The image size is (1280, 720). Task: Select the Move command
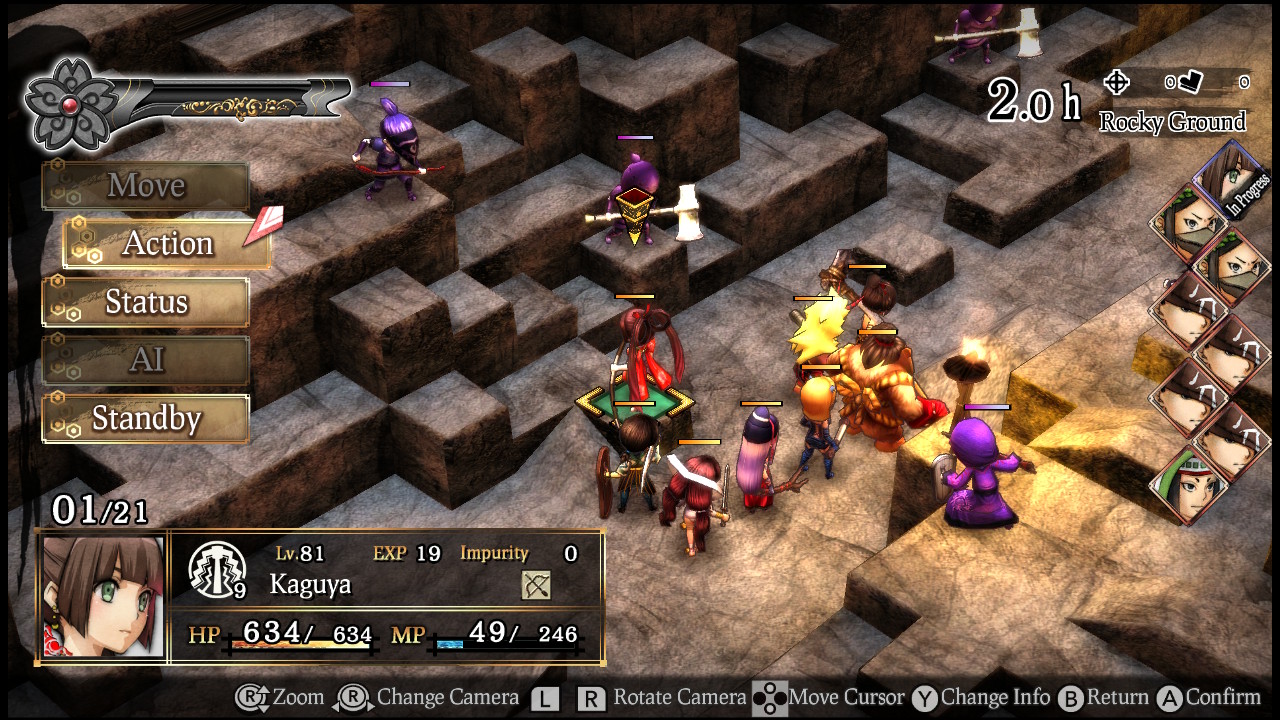(x=145, y=185)
